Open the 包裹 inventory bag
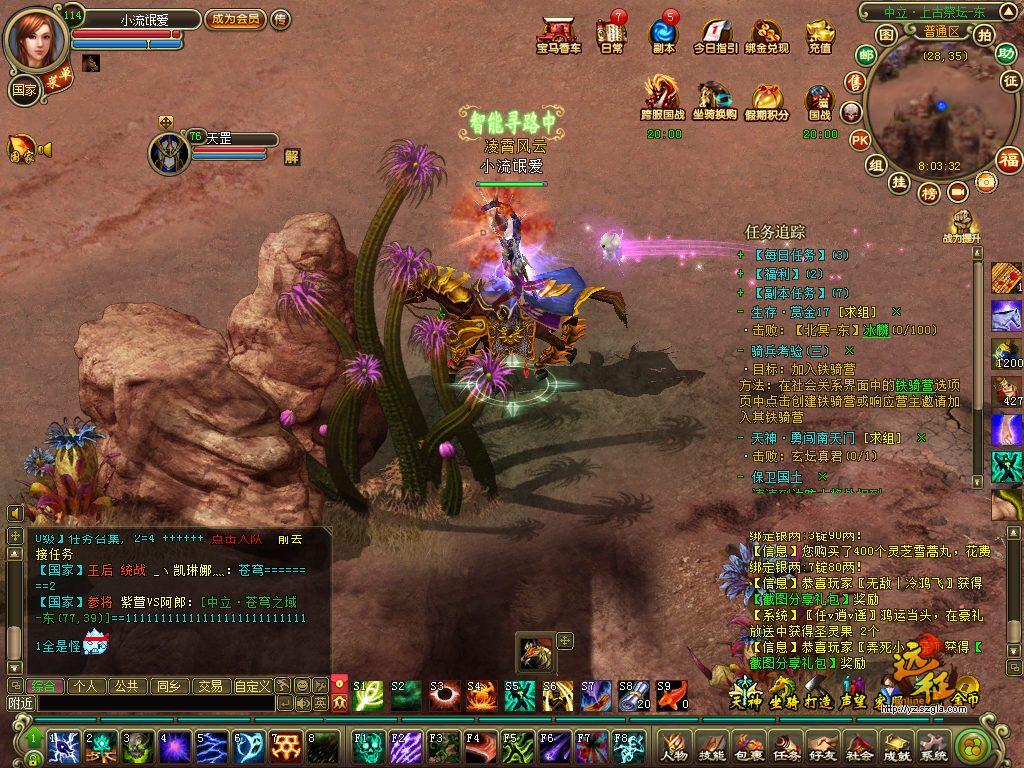The width and height of the screenshot is (1024, 768). (x=749, y=747)
